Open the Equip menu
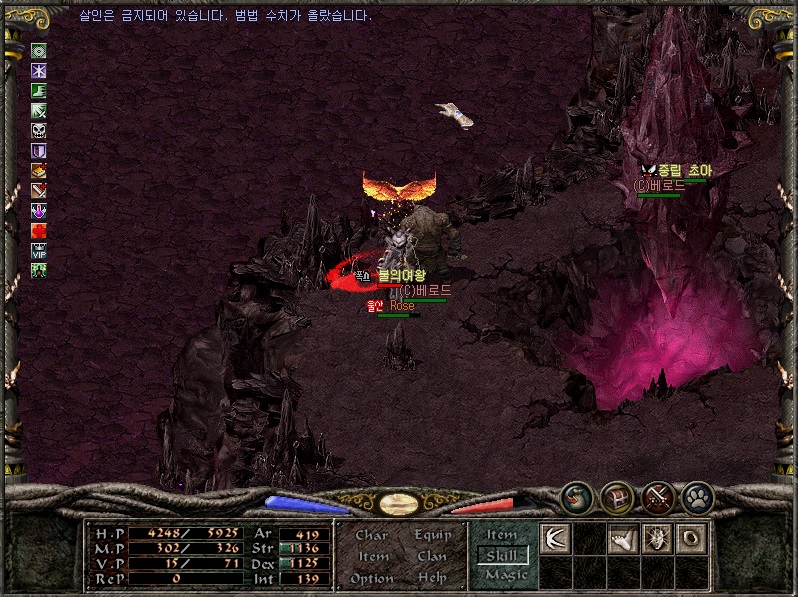The image size is (798, 597). click(x=431, y=535)
